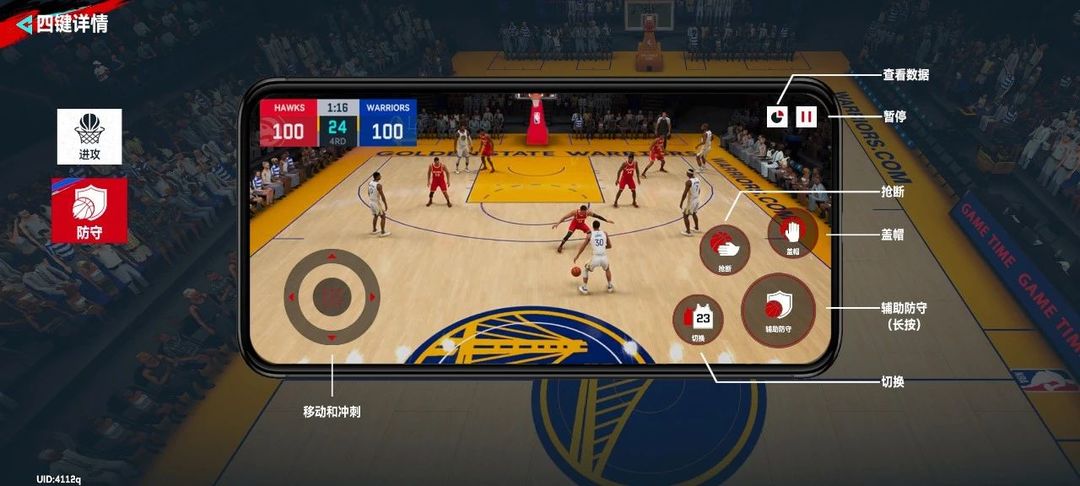Trigger the 辅助防守 assist defense button
The height and width of the screenshot is (486, 1080).
tap(778, 310)
